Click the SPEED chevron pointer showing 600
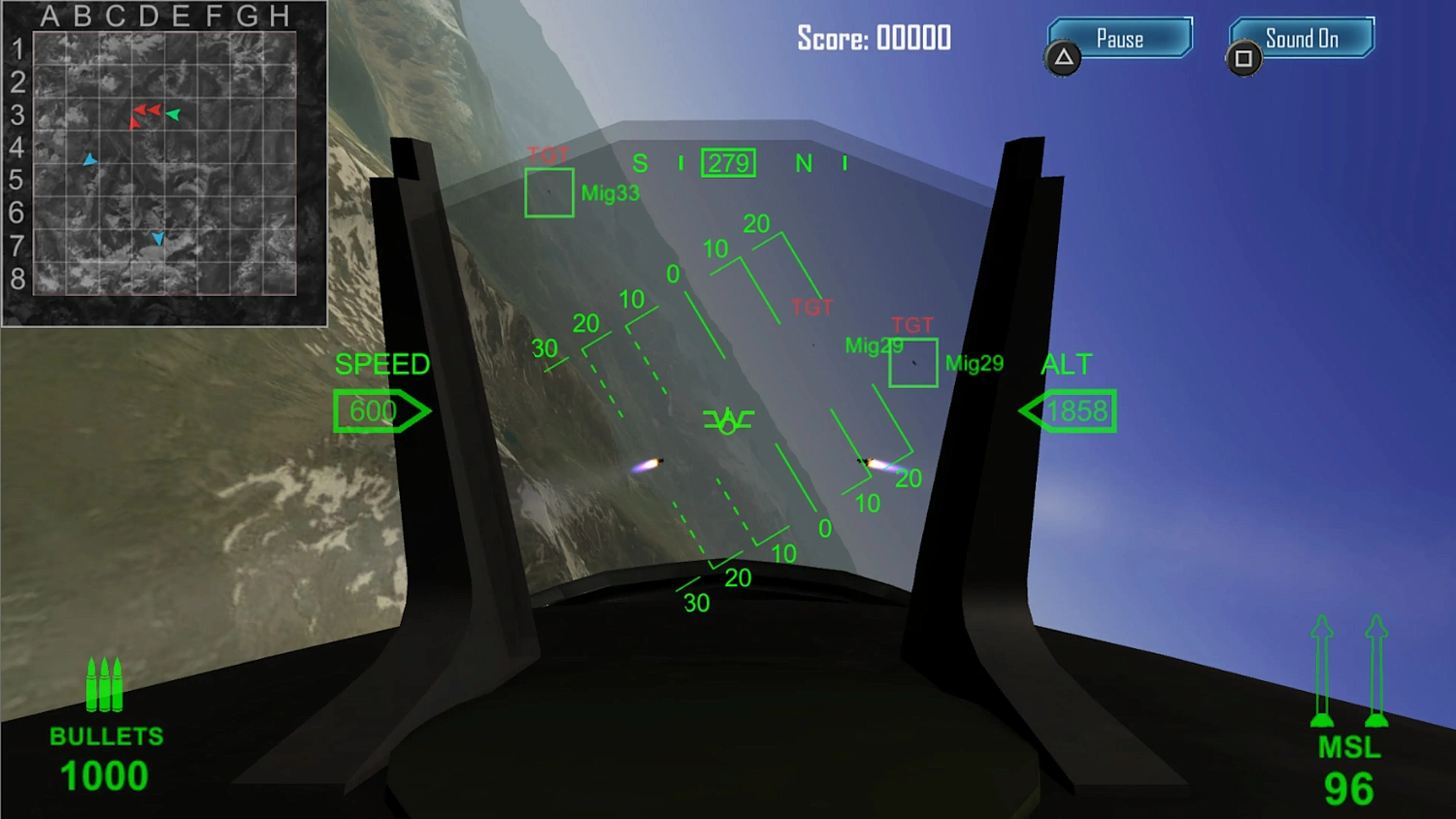 click(381, 410)
